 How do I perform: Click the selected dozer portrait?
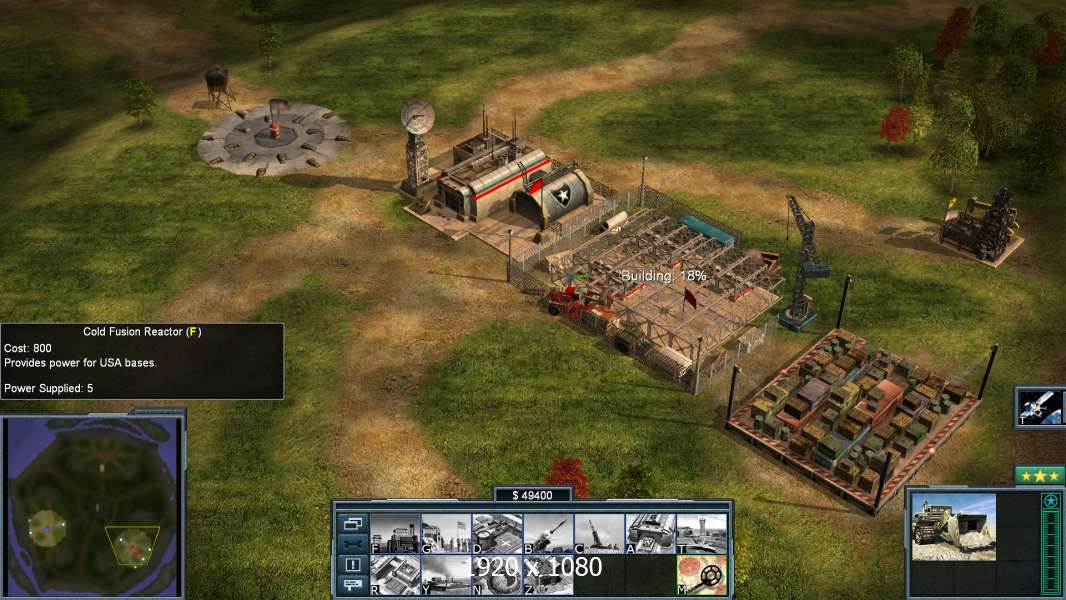pos(953,526)
